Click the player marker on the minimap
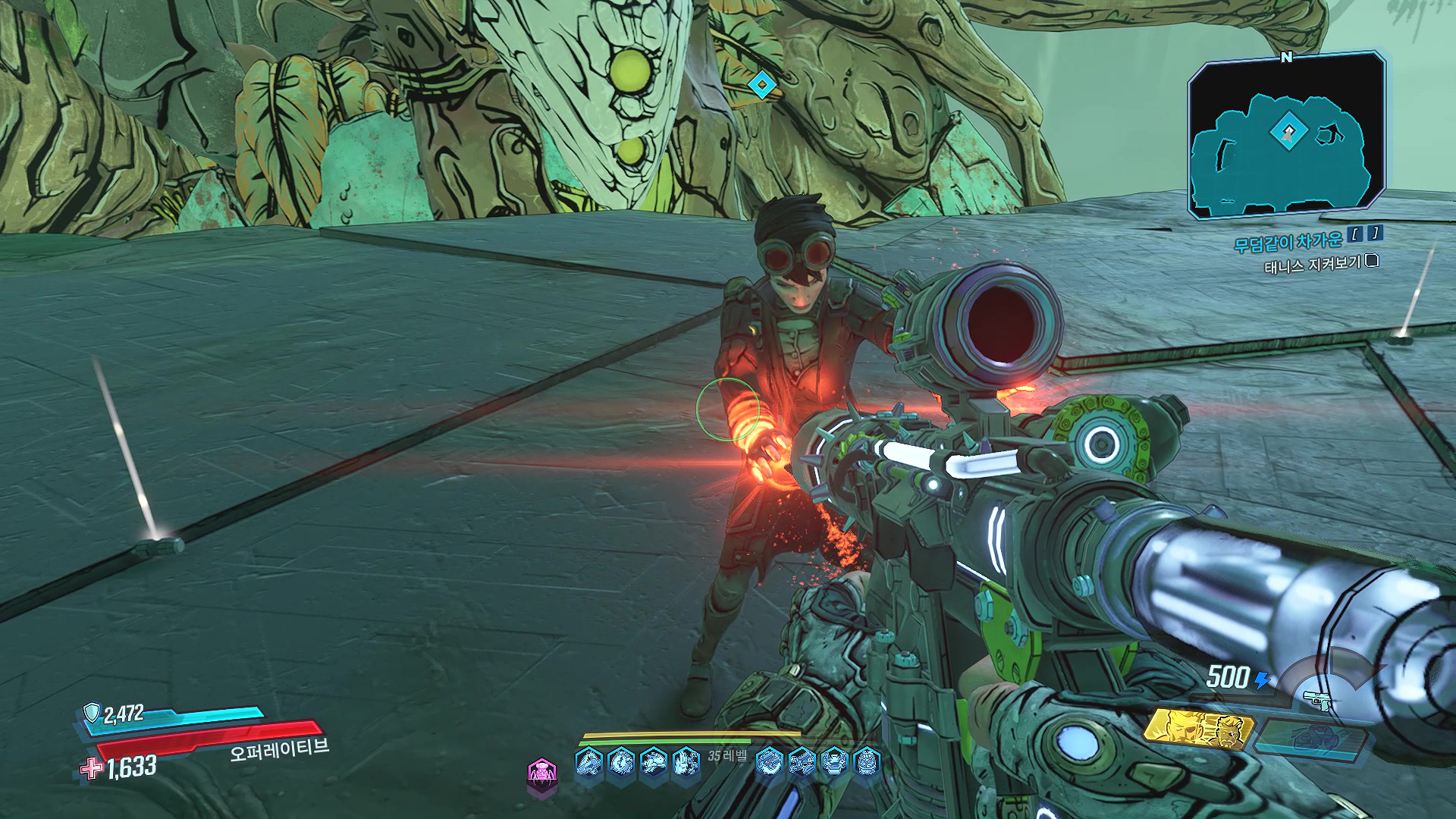 (1288, 133)
